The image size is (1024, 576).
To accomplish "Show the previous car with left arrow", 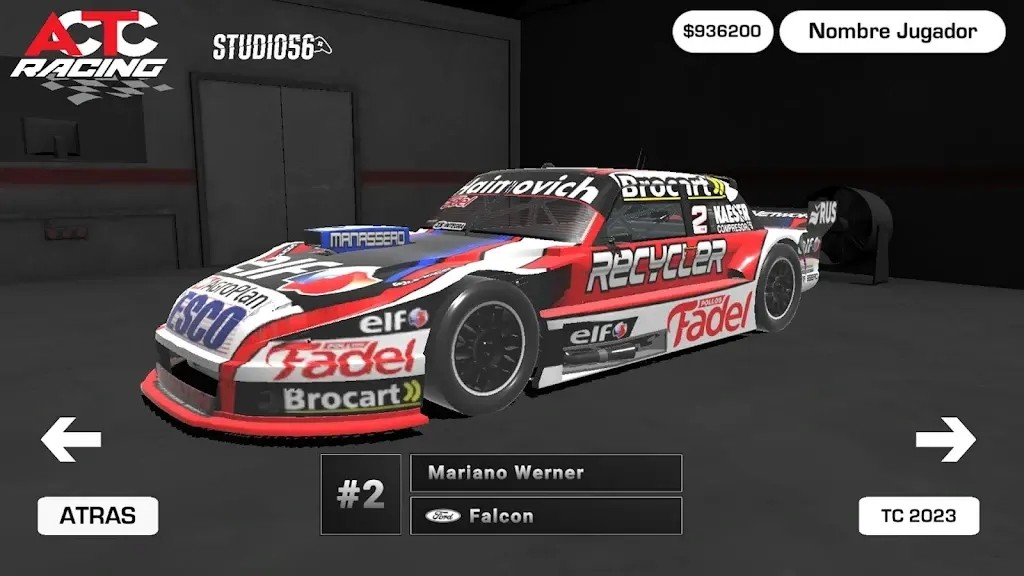I will 71,439.
